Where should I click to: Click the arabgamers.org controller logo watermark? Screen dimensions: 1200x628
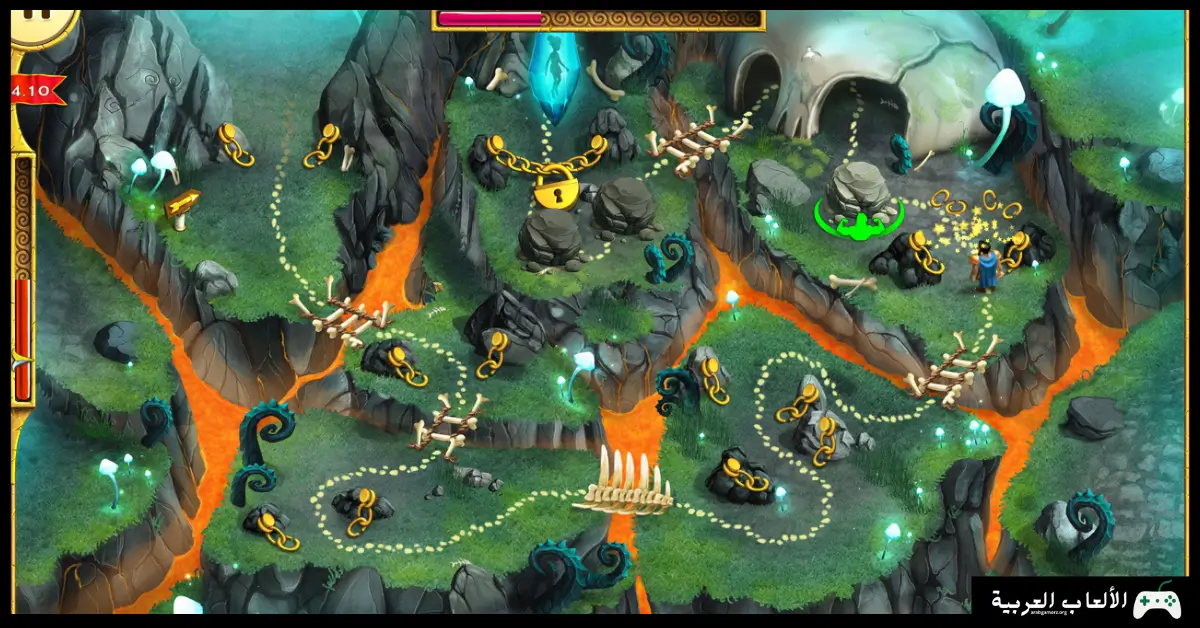point(1155,601)
